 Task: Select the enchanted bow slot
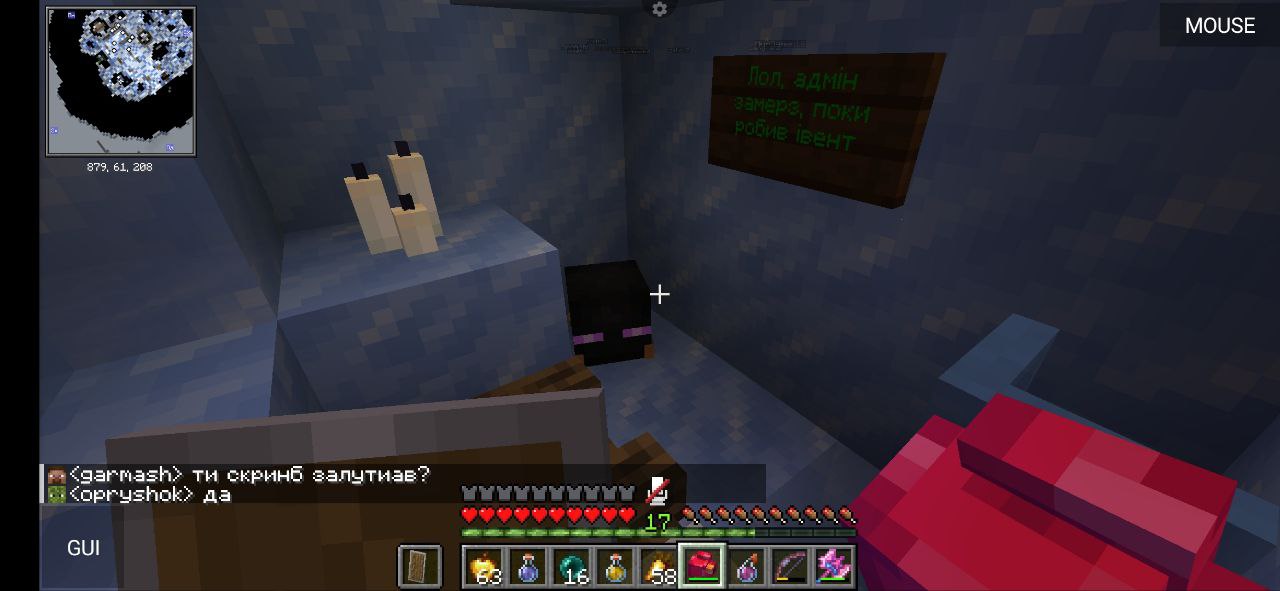click(x=789, y=567)
